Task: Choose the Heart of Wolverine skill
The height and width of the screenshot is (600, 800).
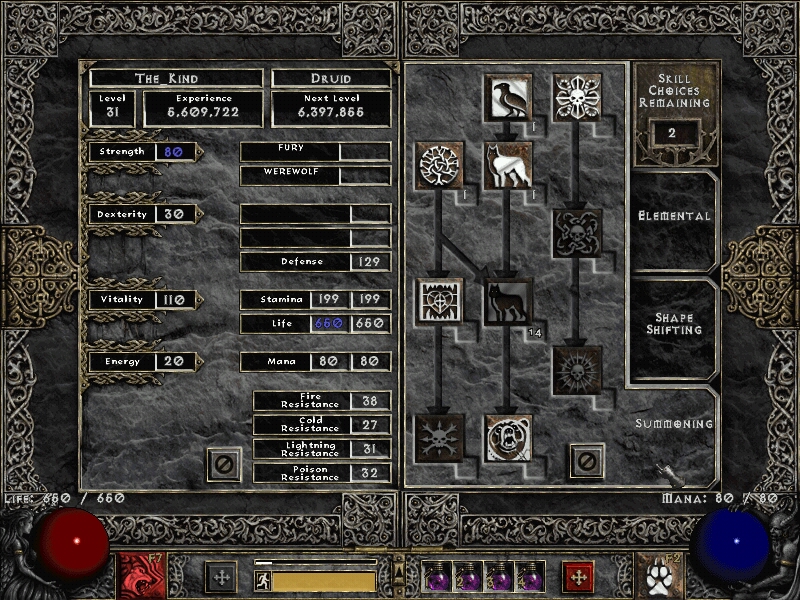Action: (x=439, y=302)
